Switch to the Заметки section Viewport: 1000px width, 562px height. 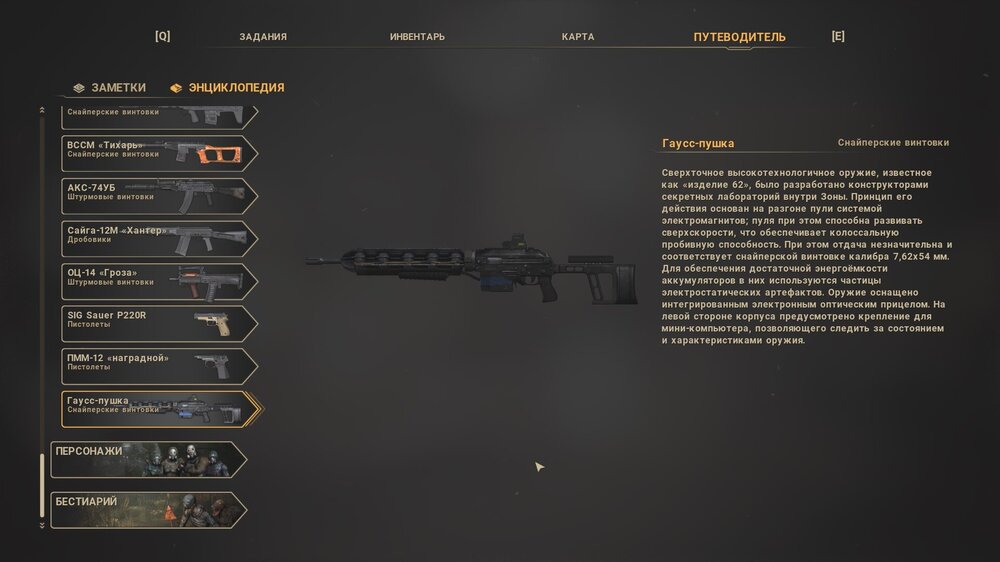pyautogui.click(x=110, y=88)
